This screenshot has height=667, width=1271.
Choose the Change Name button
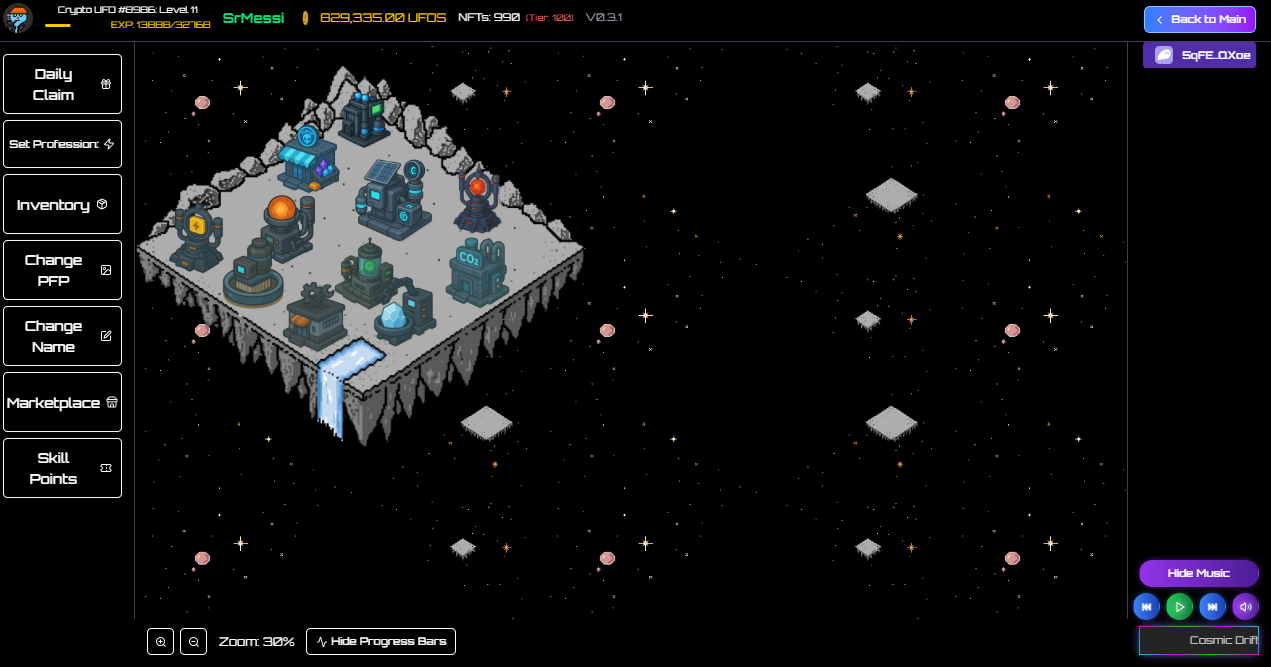click(x=62, y=336)
